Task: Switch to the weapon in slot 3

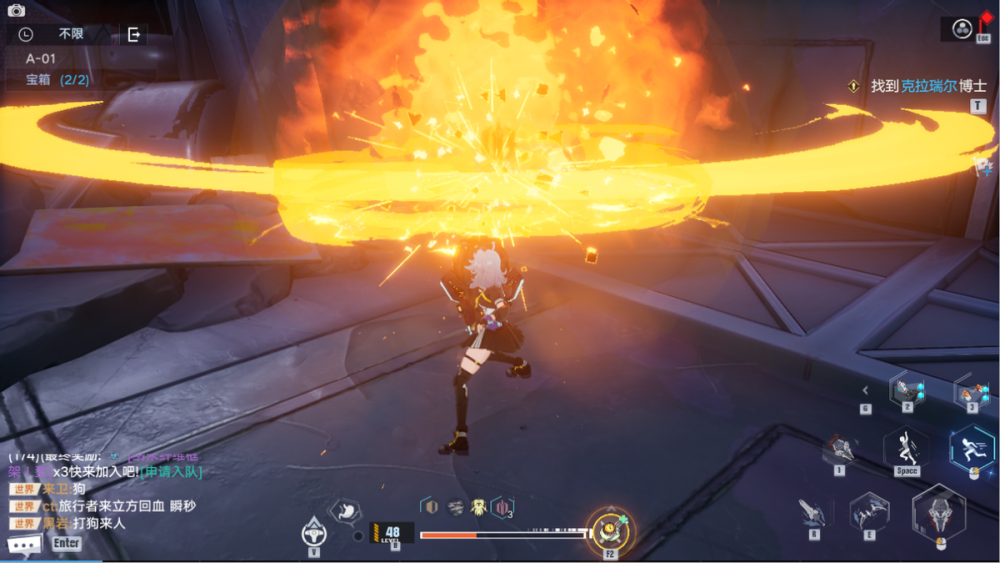Action: coord(971,388)
